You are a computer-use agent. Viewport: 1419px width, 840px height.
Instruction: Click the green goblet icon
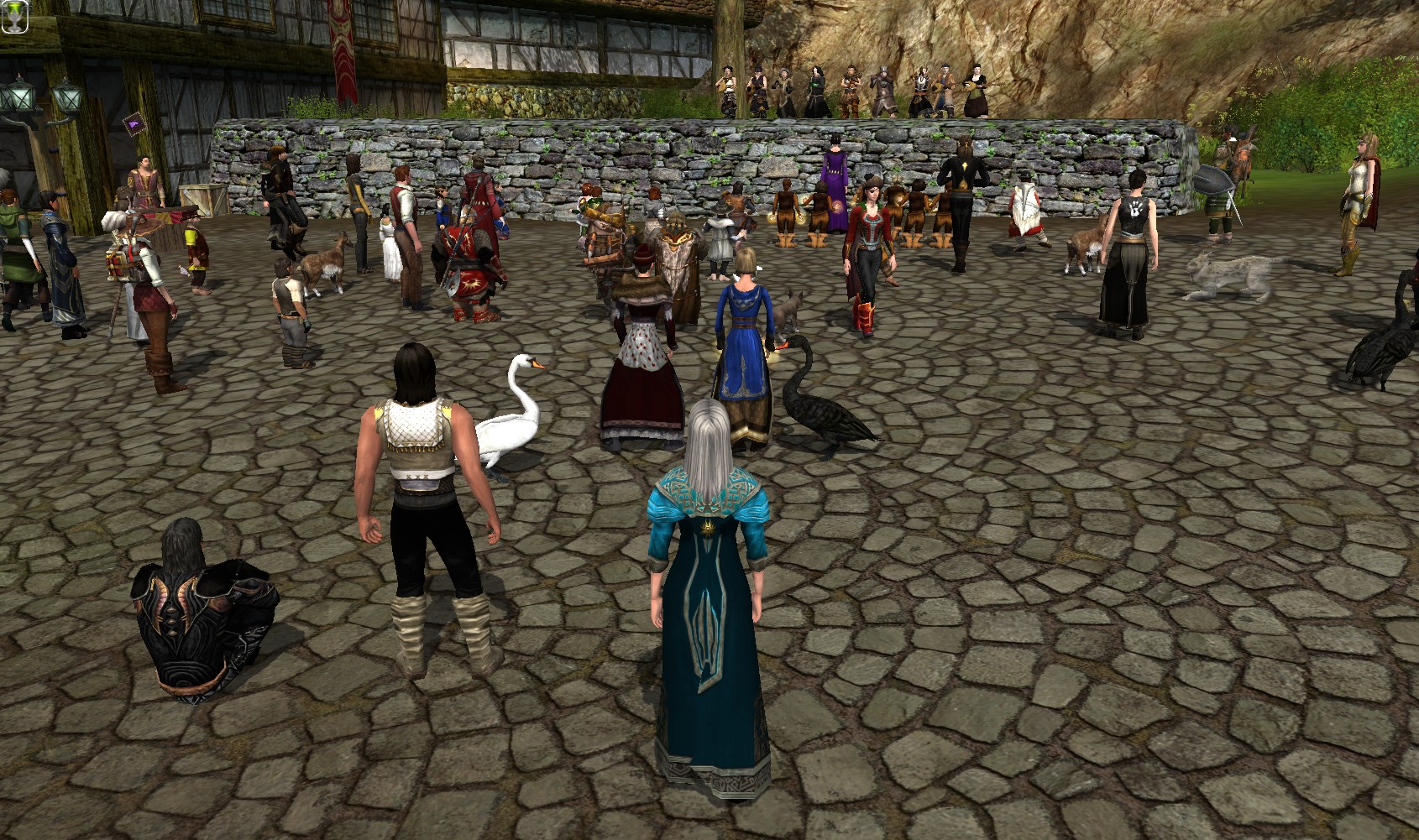(14, 17)
